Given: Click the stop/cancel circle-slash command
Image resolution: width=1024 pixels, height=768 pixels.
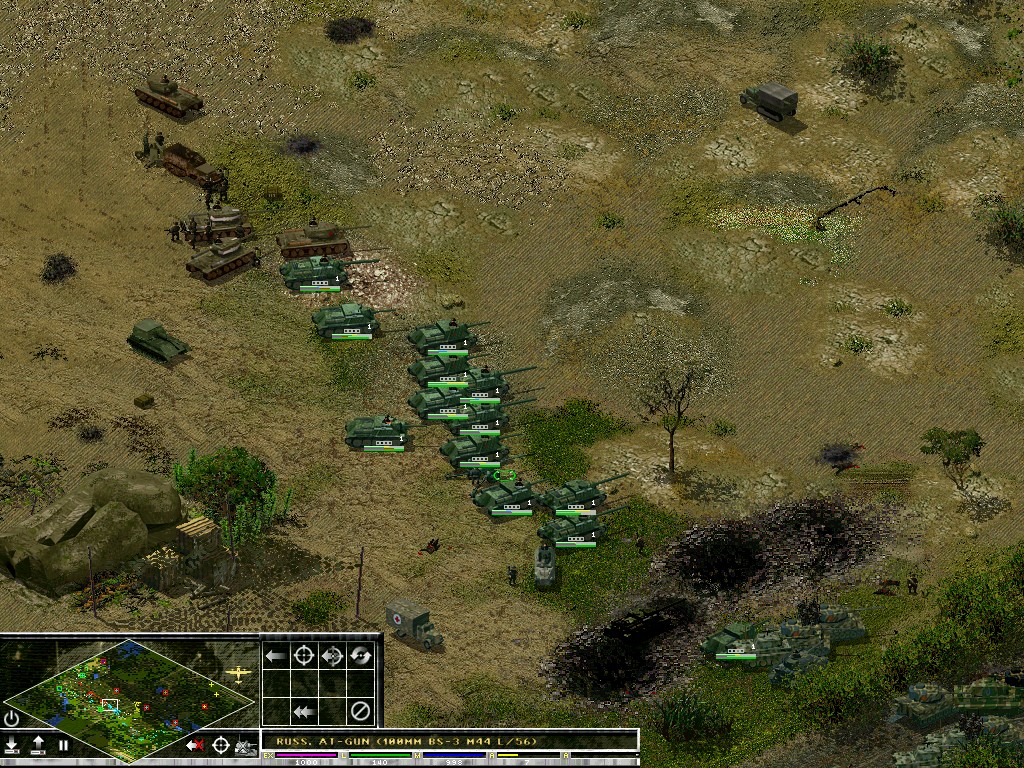Looking at the screenshot, I should click(x=361, y=711).
